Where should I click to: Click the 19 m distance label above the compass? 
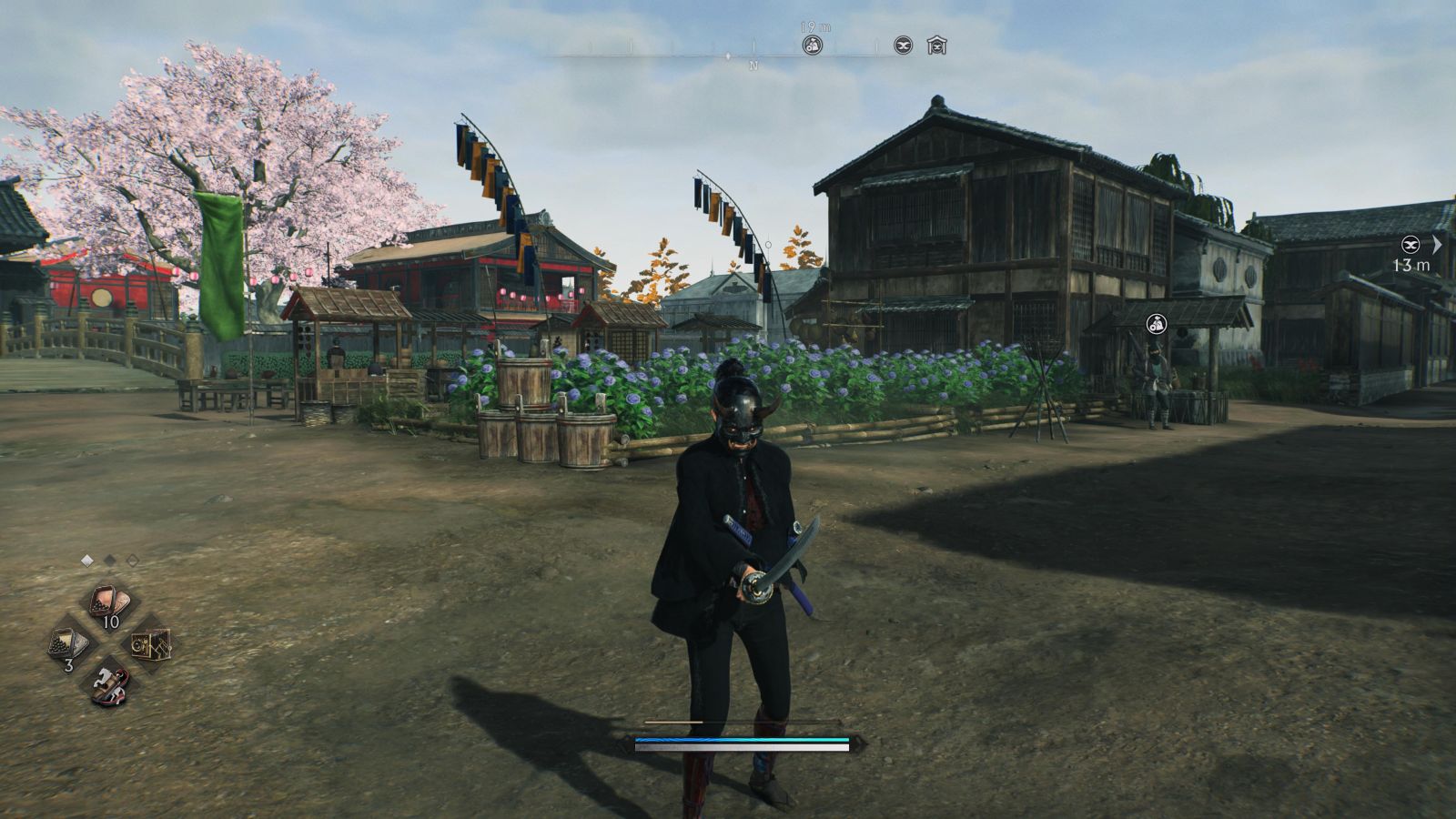814,27
